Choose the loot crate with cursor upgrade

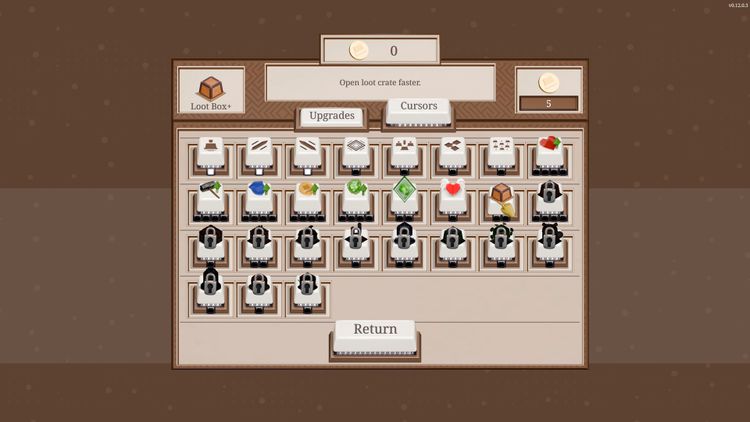502,196
